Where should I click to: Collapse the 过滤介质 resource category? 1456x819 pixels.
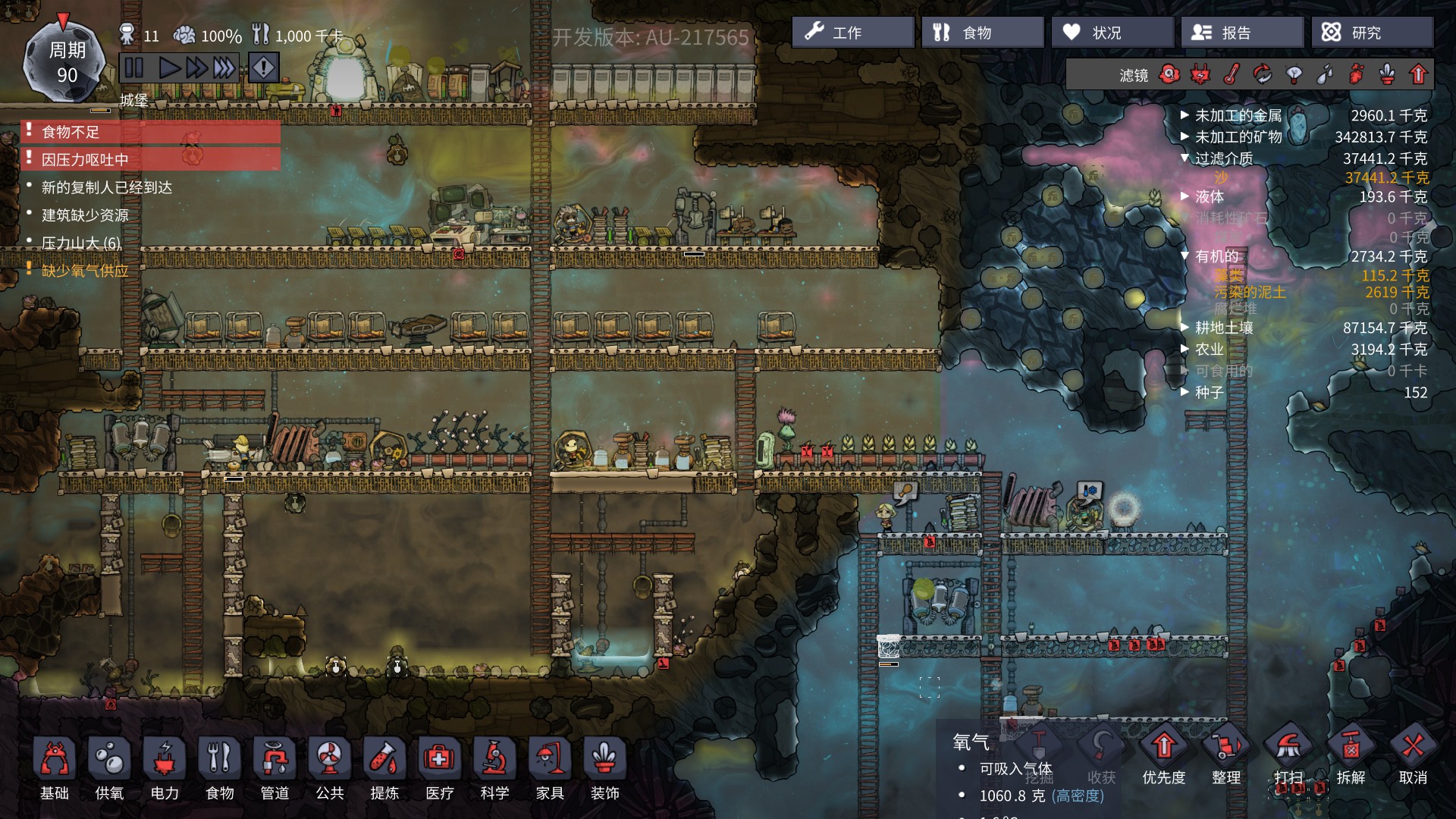pos(1185,159)
